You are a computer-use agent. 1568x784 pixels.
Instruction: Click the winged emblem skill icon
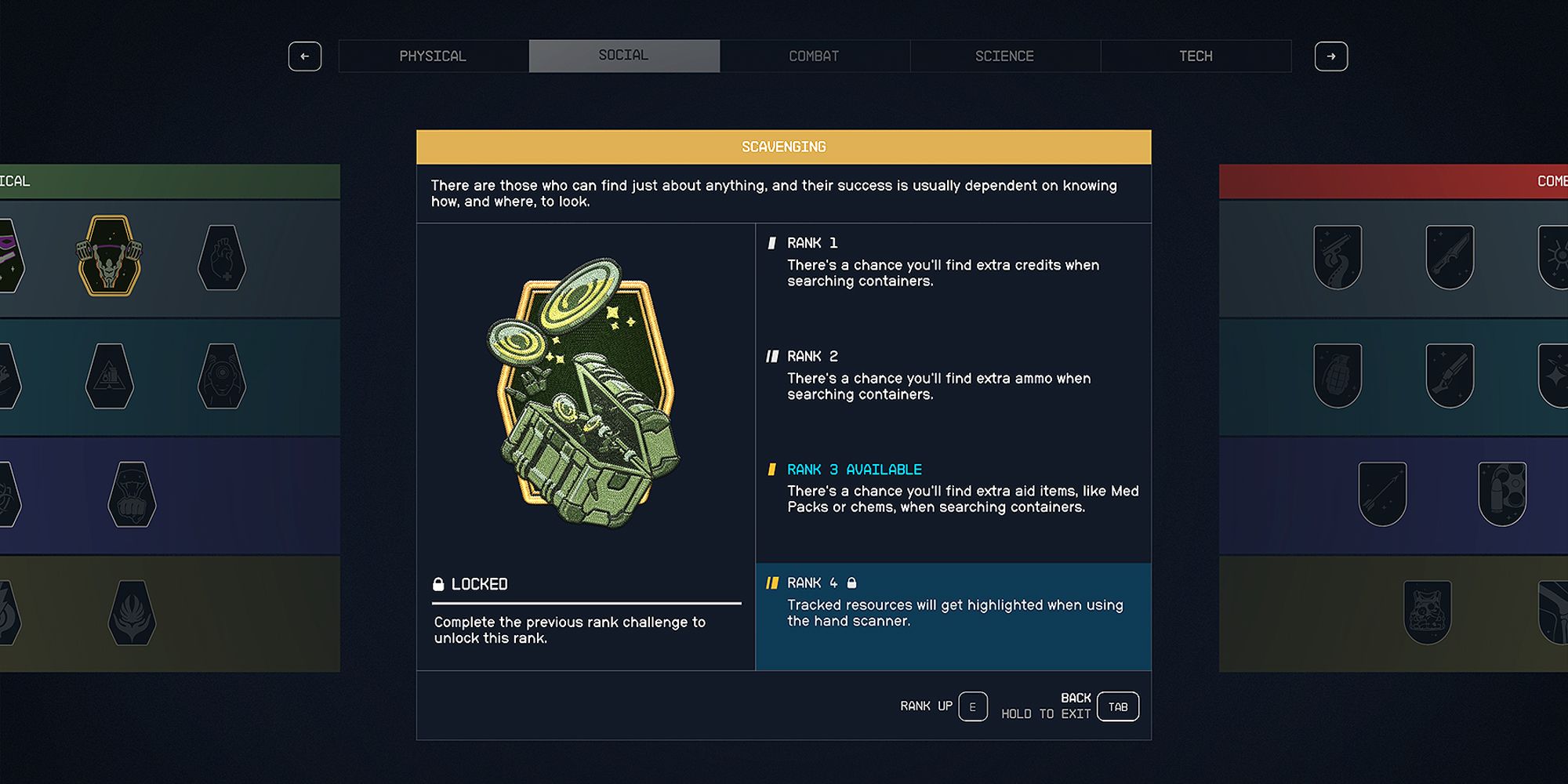(x=132, y=612)
